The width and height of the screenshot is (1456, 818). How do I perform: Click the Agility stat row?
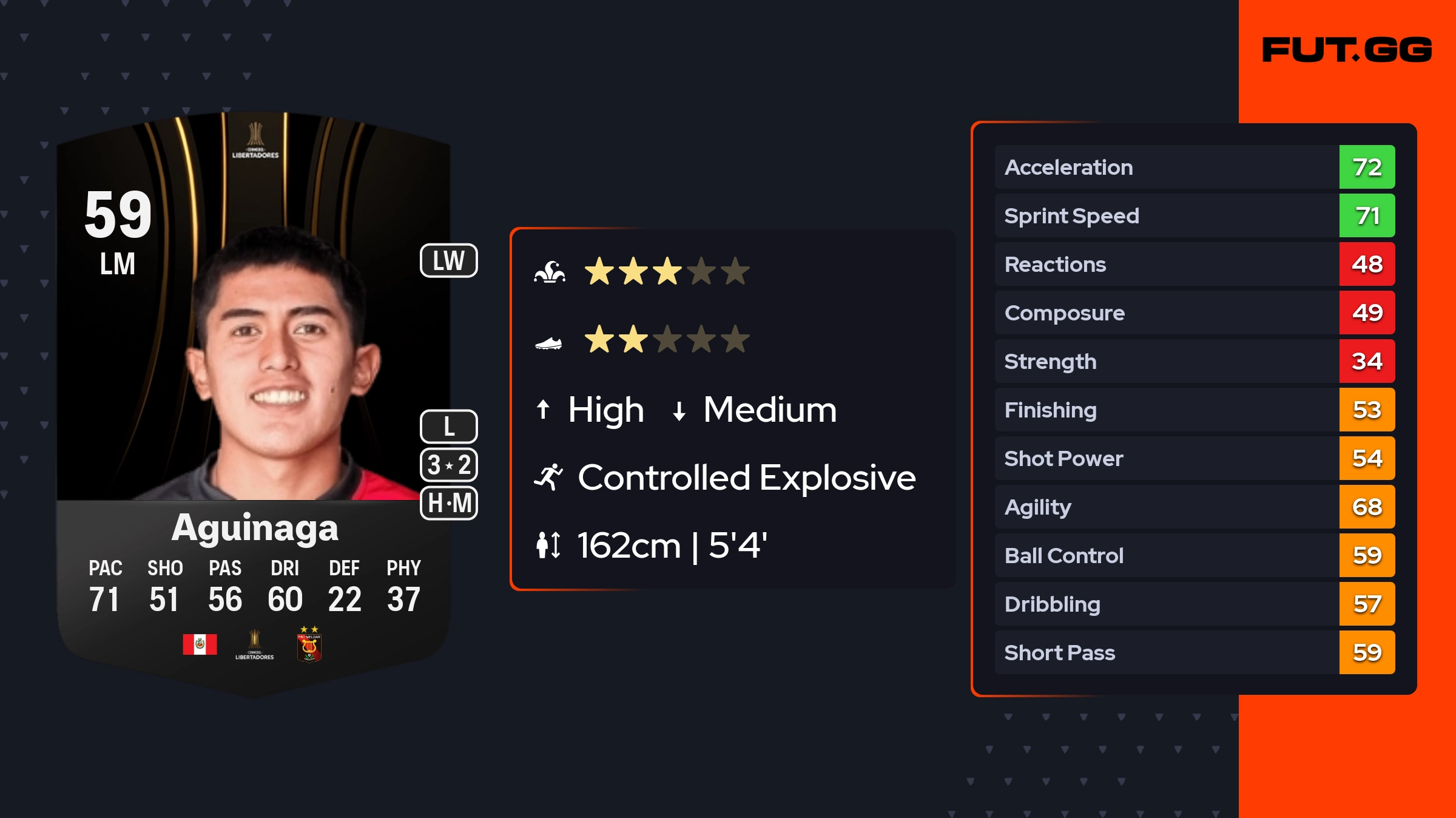1194,507
